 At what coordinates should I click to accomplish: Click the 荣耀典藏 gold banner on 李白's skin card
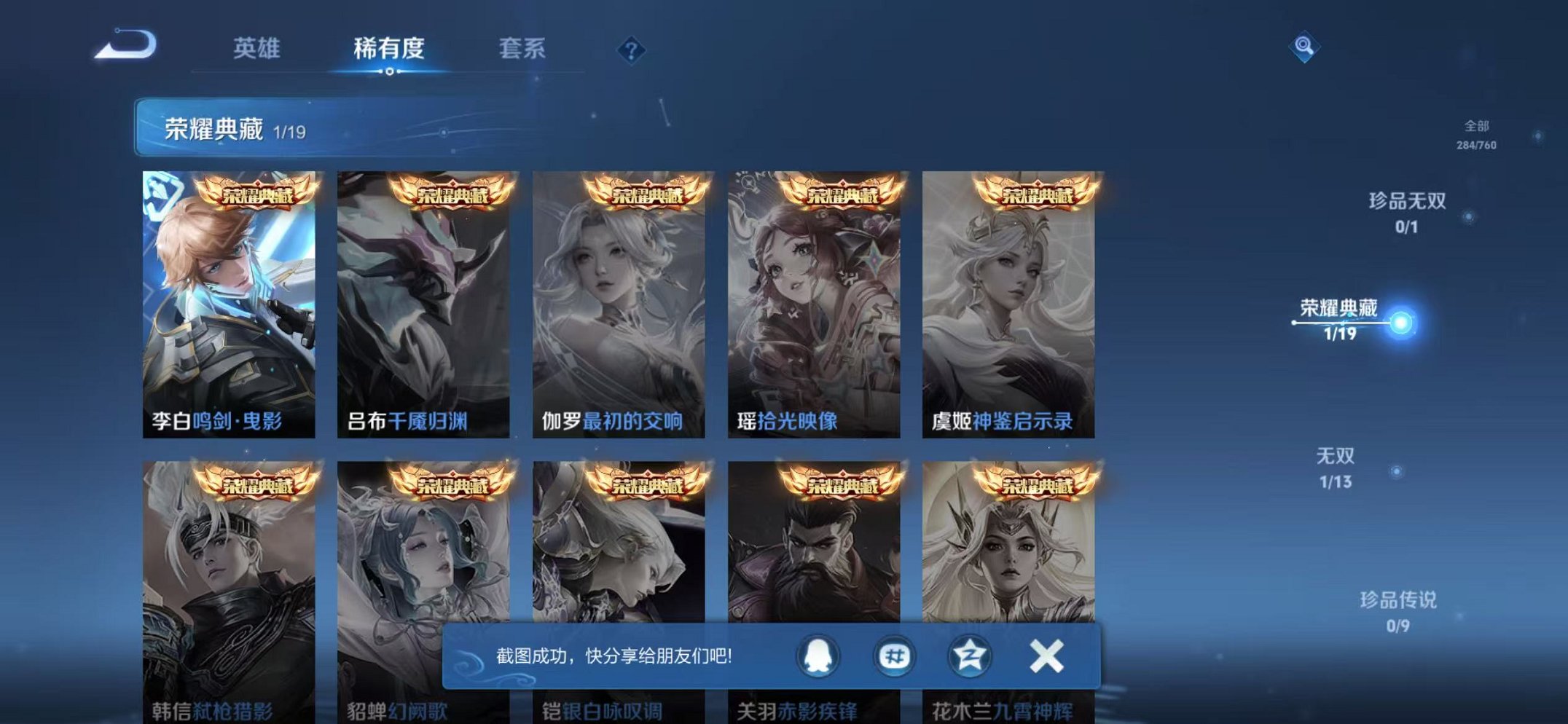tap(259, 194)
